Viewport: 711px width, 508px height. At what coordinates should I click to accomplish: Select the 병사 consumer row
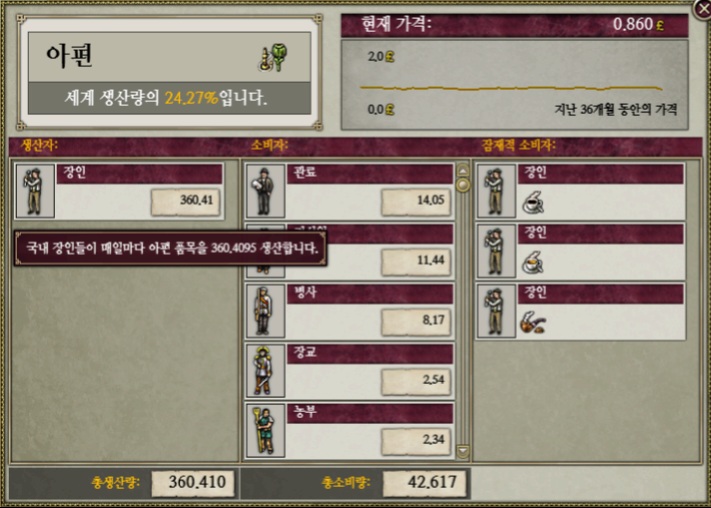(x=349, y=310)
